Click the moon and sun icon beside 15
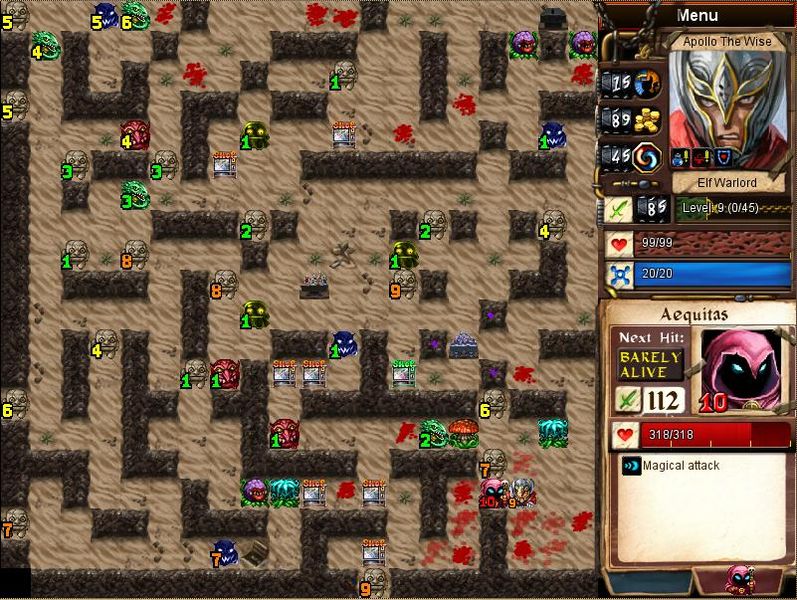Image resolution: width=797 pixels, height=600 pixels. pyautogui.click(x=649, y=82)
